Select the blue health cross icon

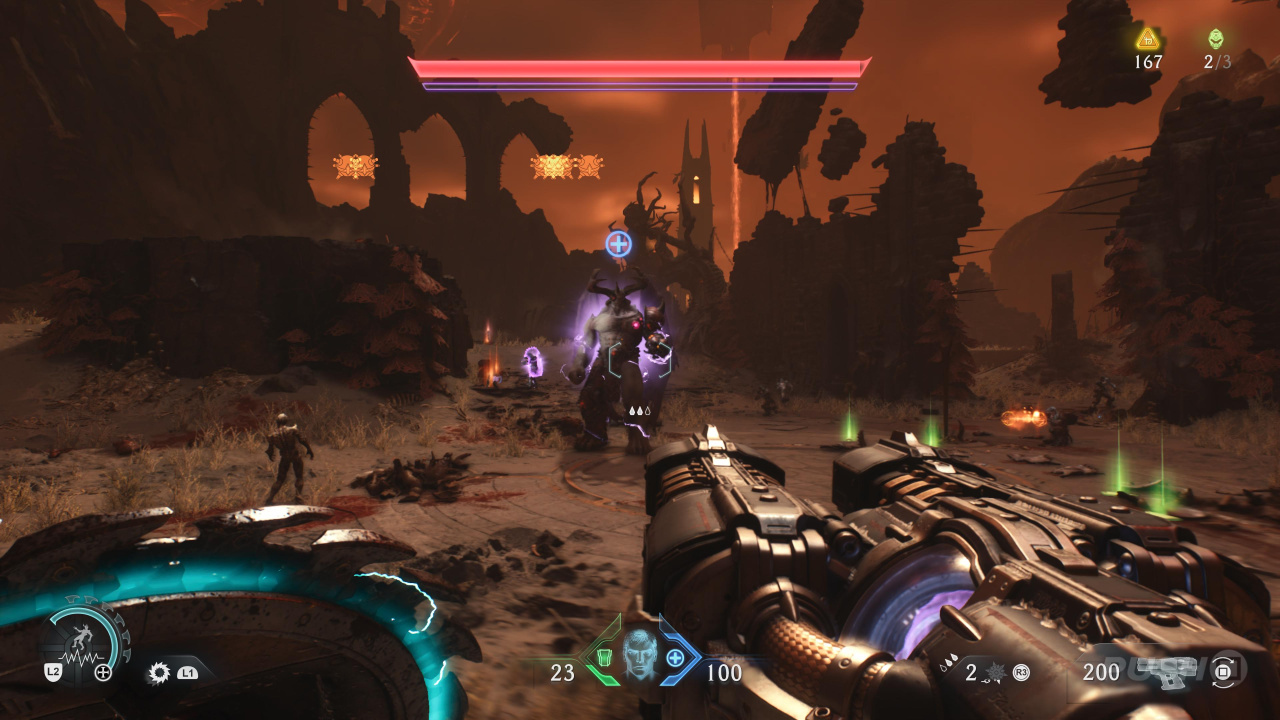[x=676, y=657]
